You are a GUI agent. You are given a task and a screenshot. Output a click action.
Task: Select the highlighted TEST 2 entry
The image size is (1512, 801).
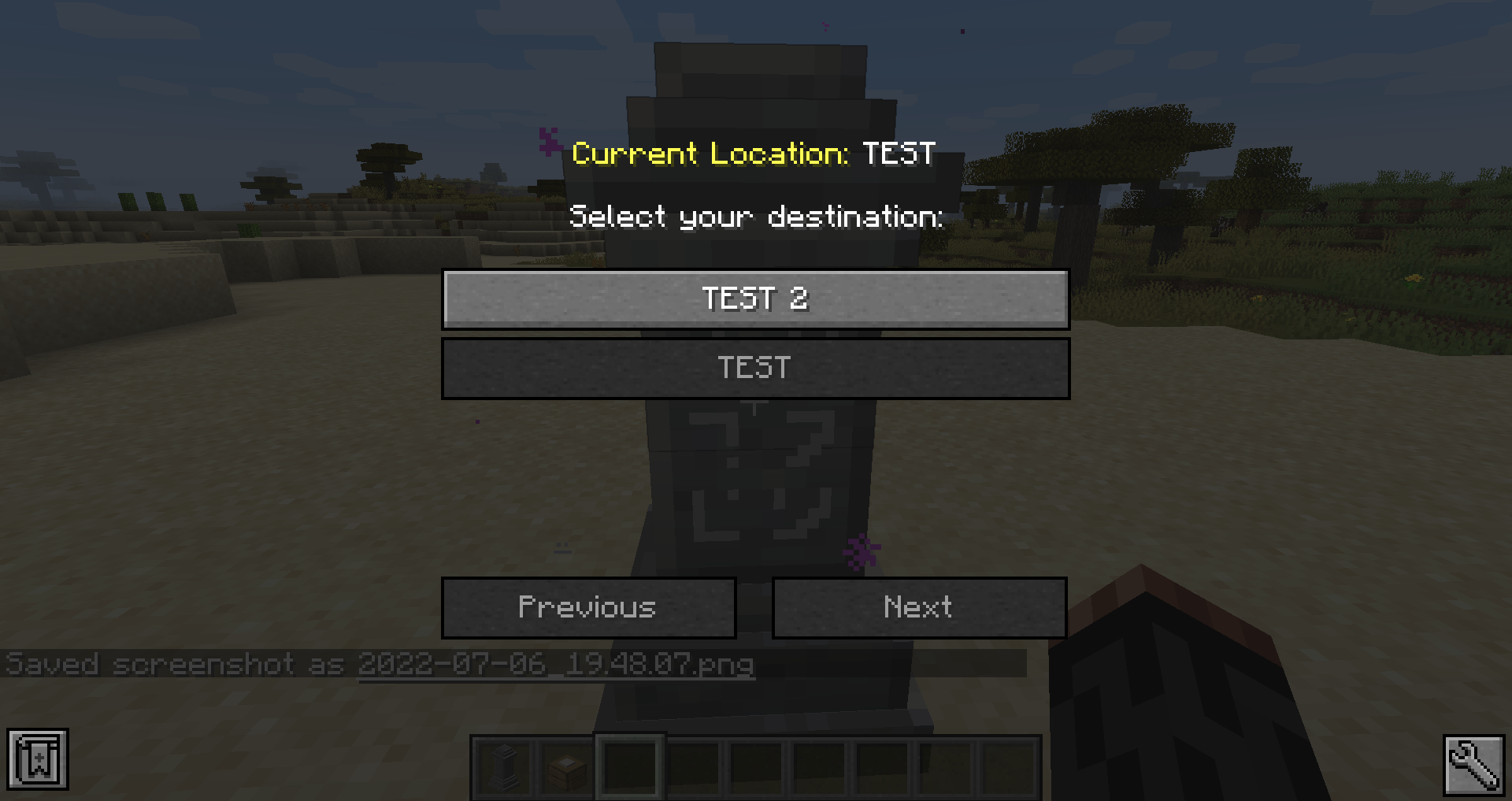756,299
